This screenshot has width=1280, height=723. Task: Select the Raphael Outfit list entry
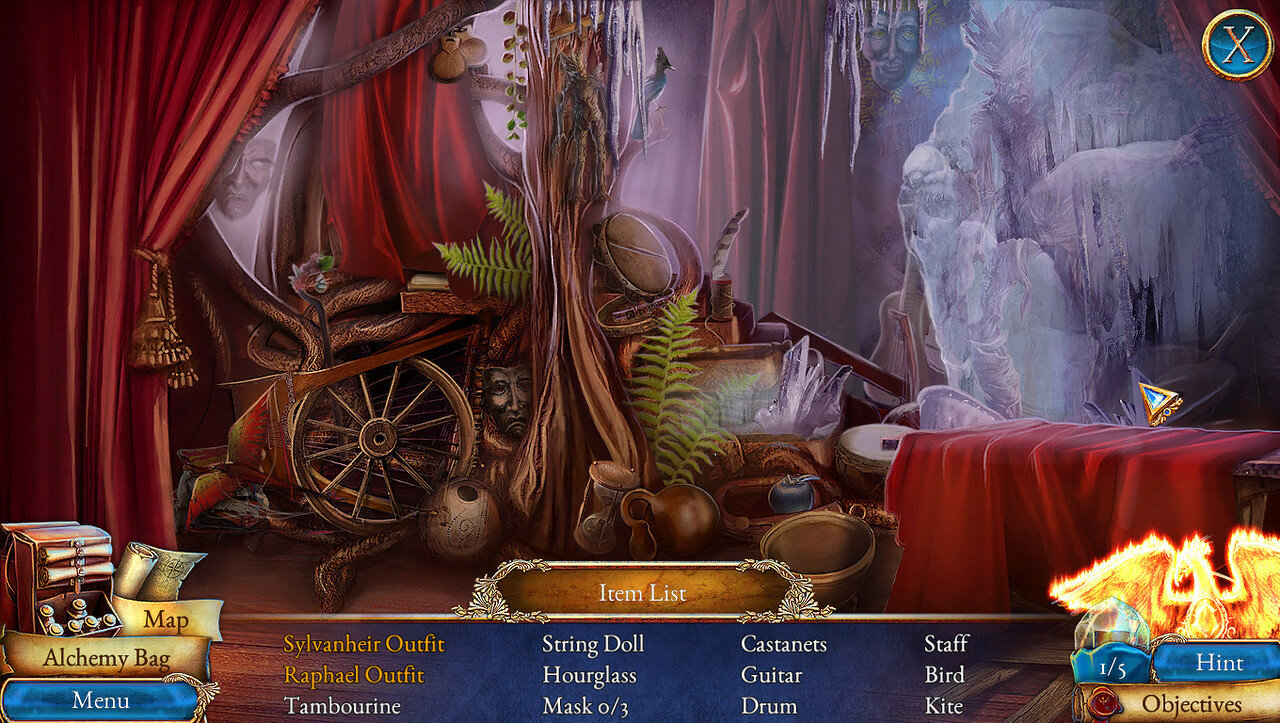(353, 675)
